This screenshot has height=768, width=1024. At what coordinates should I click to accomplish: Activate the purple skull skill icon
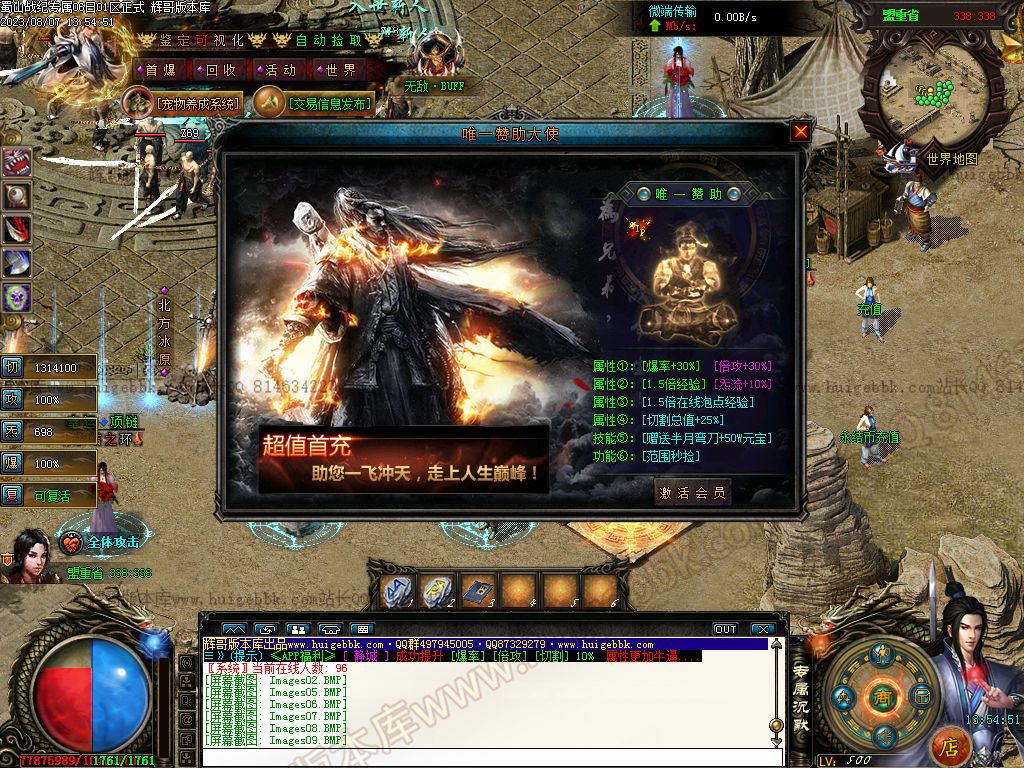pyautogui.click(x=17, y=297)
